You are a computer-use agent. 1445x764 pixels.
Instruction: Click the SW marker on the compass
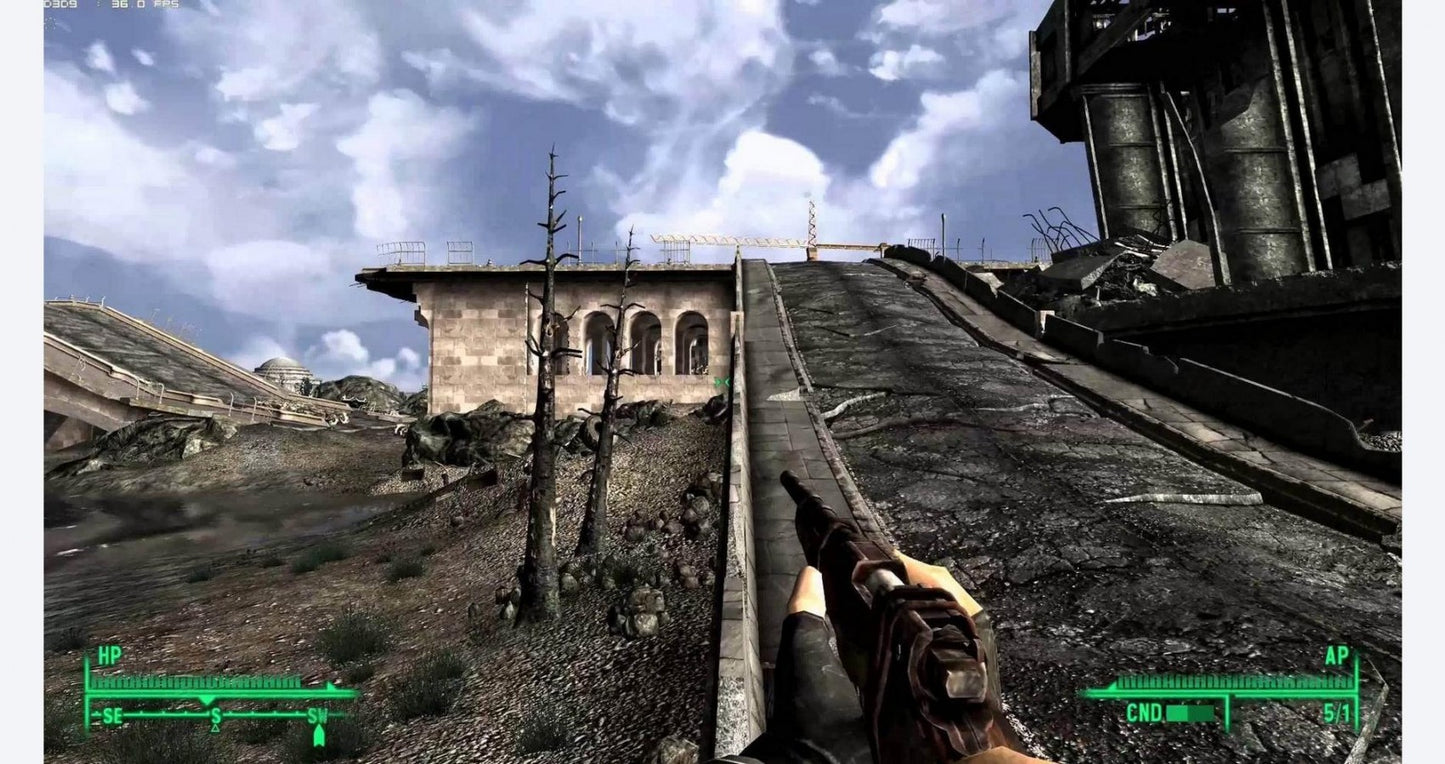tap(316, 716)
